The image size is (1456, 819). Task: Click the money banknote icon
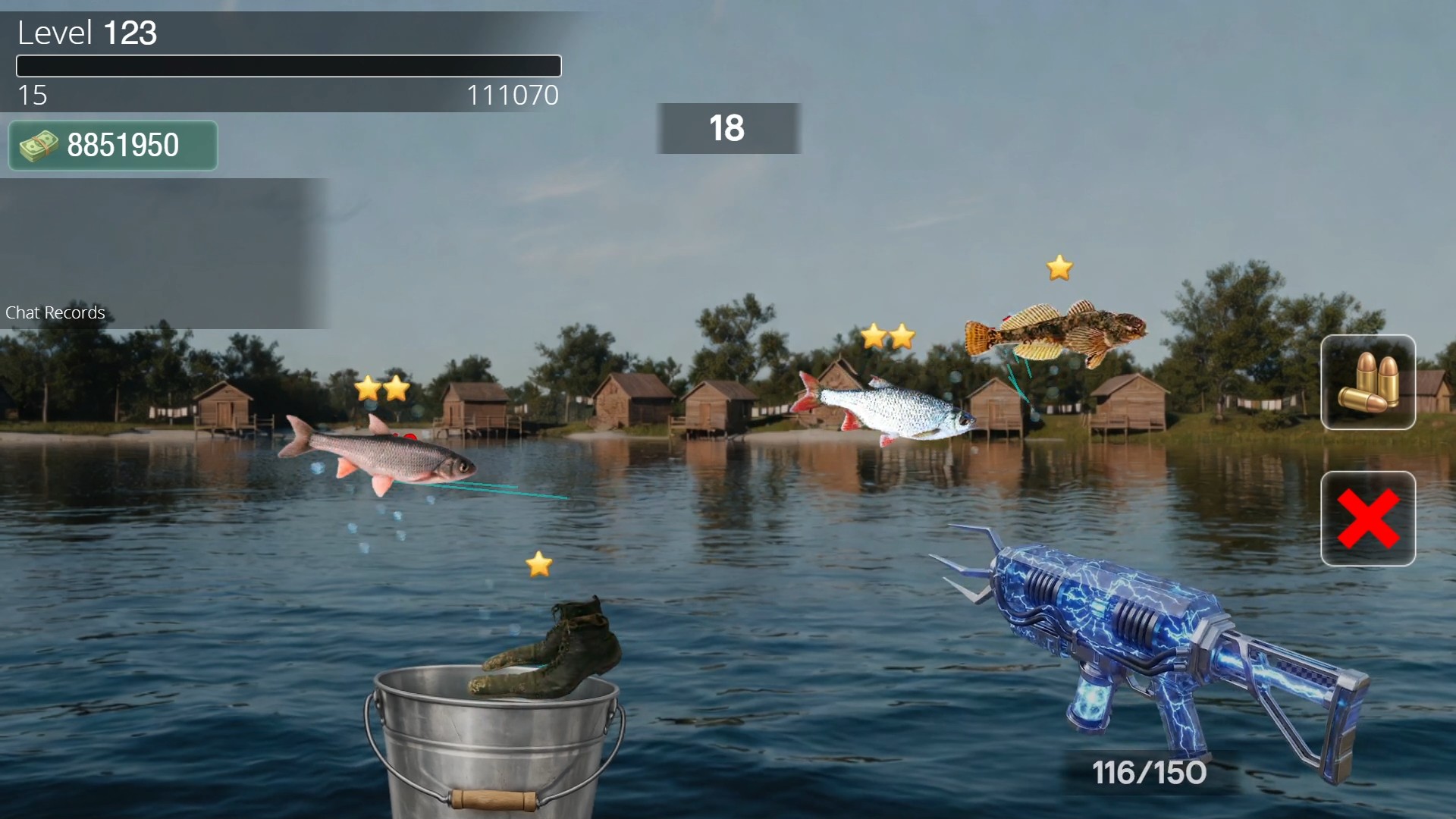tap(38, 145)
